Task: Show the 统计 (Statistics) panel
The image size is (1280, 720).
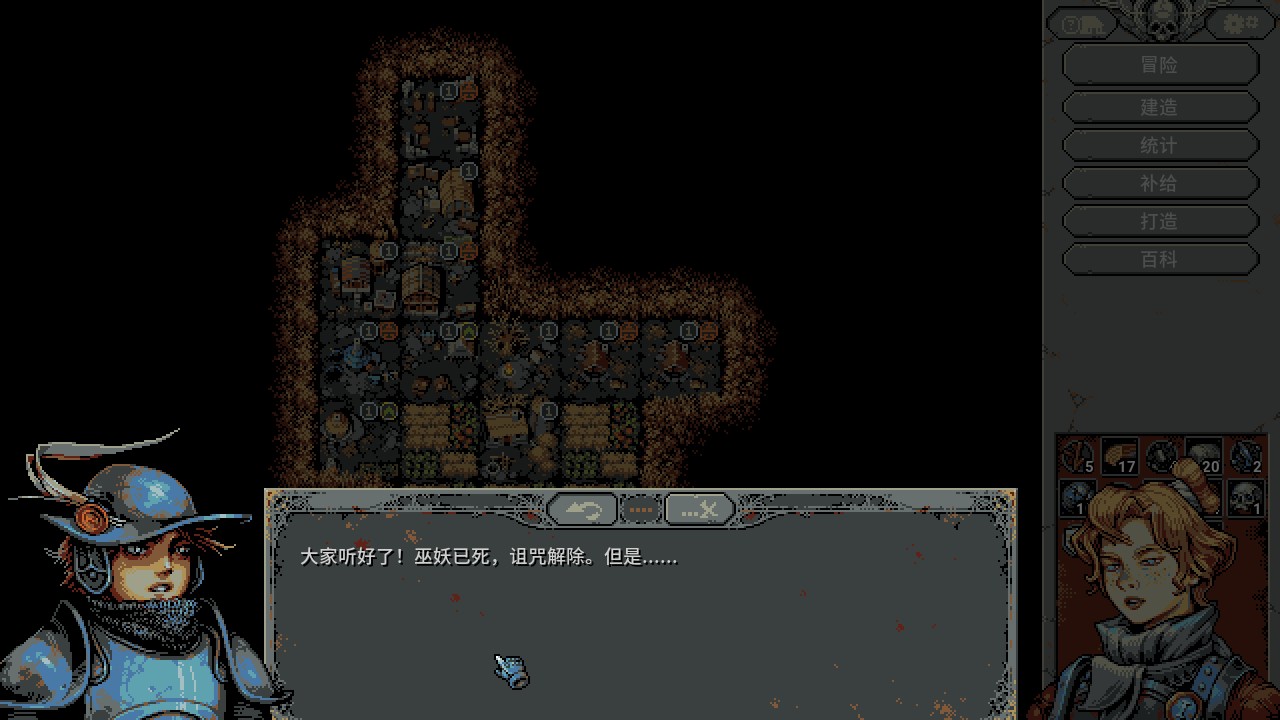Action: tap(1159, 145)
